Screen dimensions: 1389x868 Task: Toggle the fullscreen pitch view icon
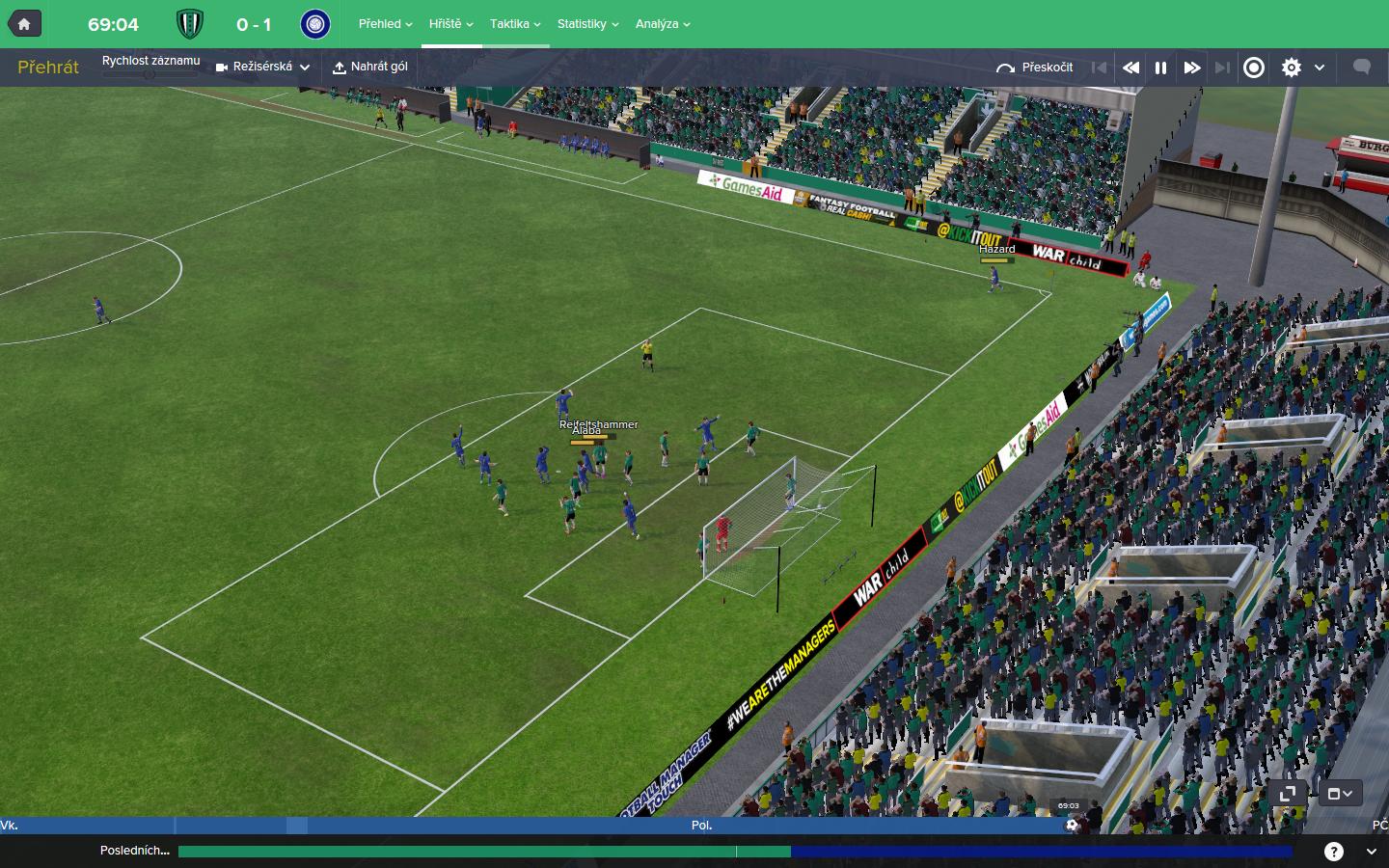pyautogui.click(x=1287, y=794)
